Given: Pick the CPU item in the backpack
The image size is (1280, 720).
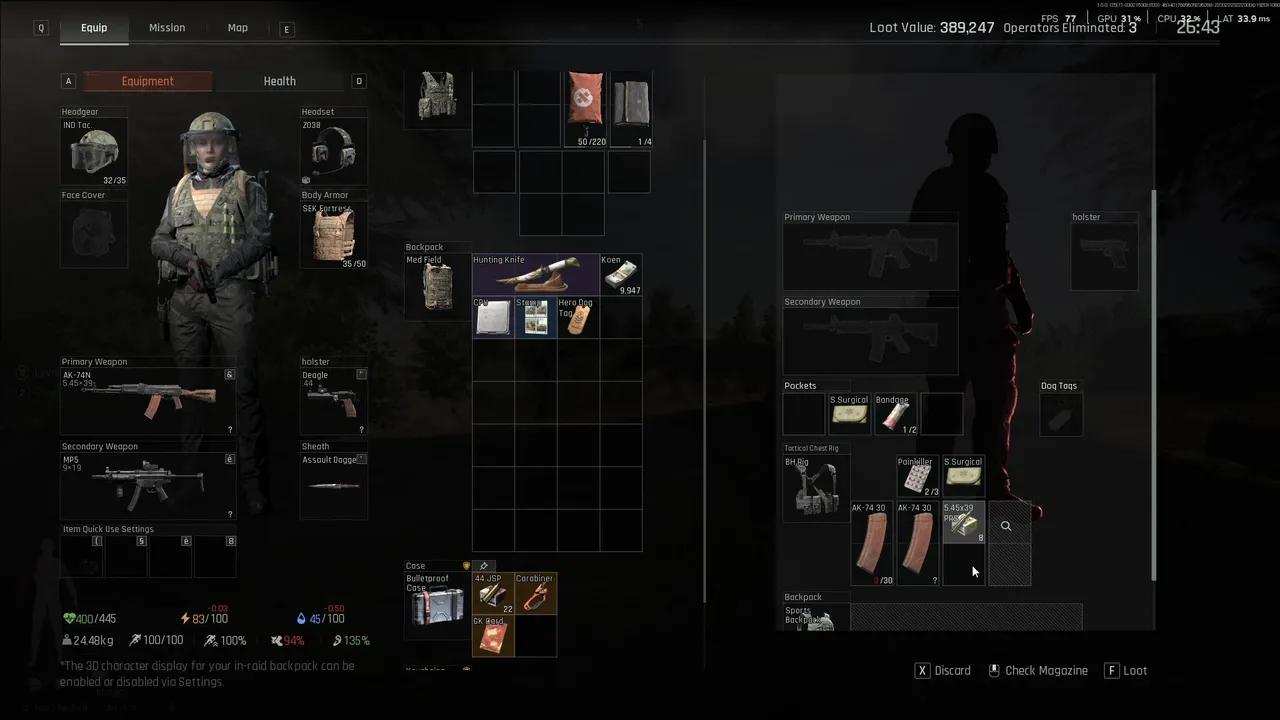Looking at the screenshot, I should pyautogui.click(x=493, y=318).
